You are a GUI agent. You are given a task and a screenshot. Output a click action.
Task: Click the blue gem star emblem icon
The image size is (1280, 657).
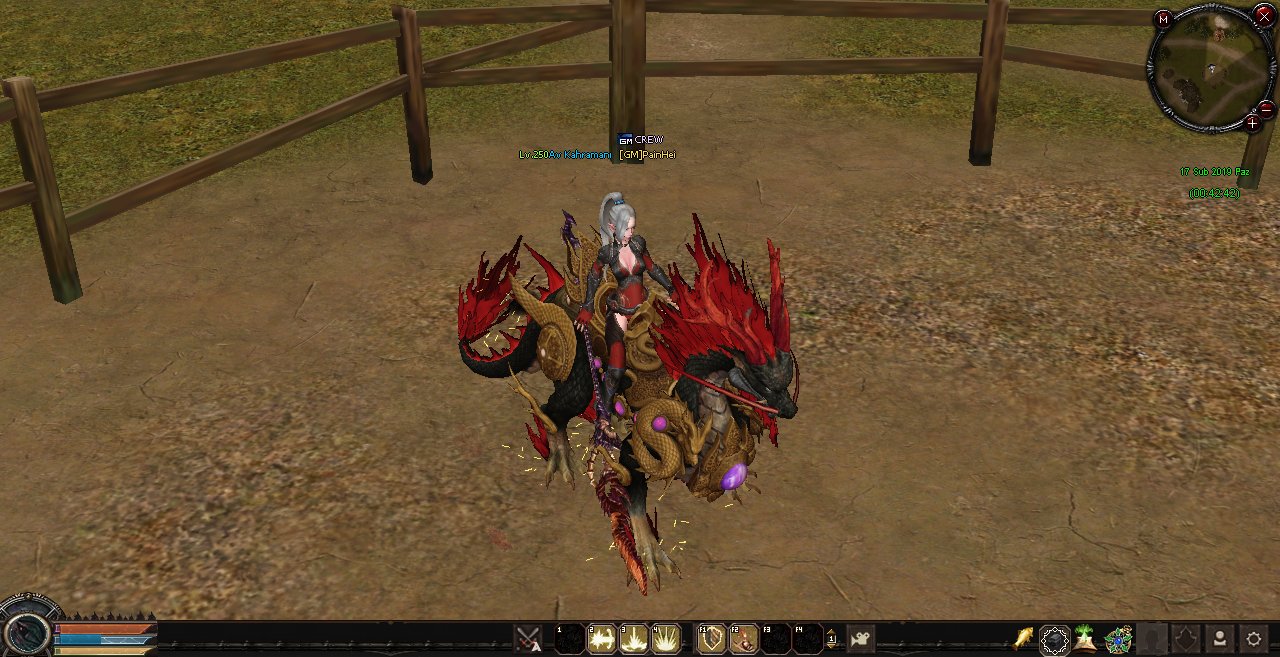1119,638
